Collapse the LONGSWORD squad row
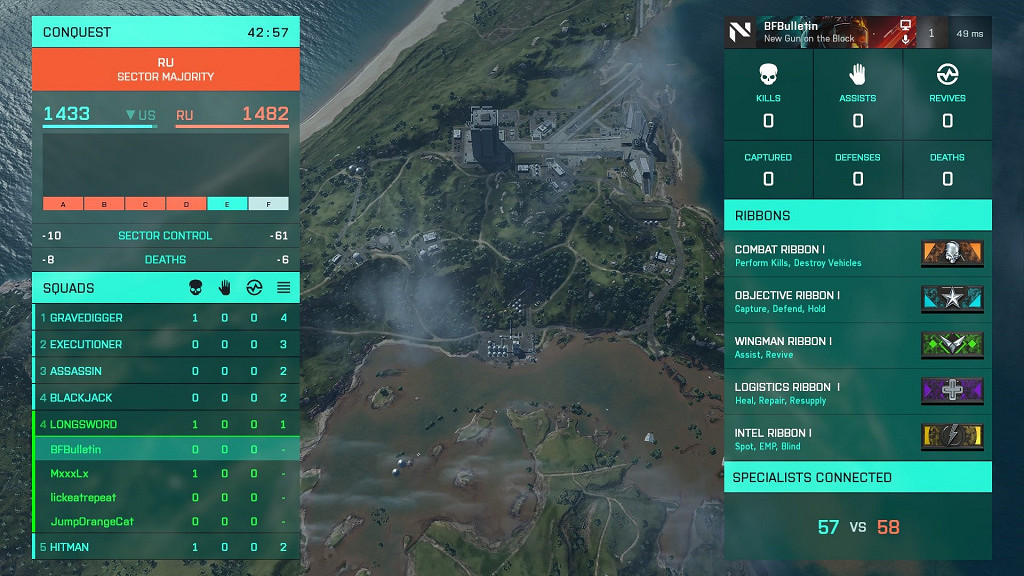The width and height of the screenshot is (1024, 576). pyautogui.click(x=165, y=424)
